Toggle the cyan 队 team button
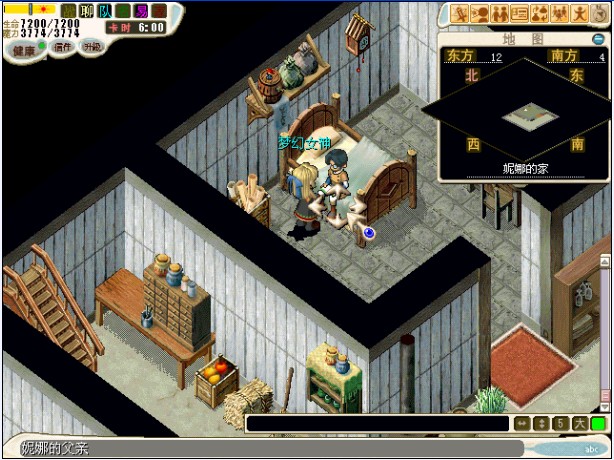 (105, 11)
